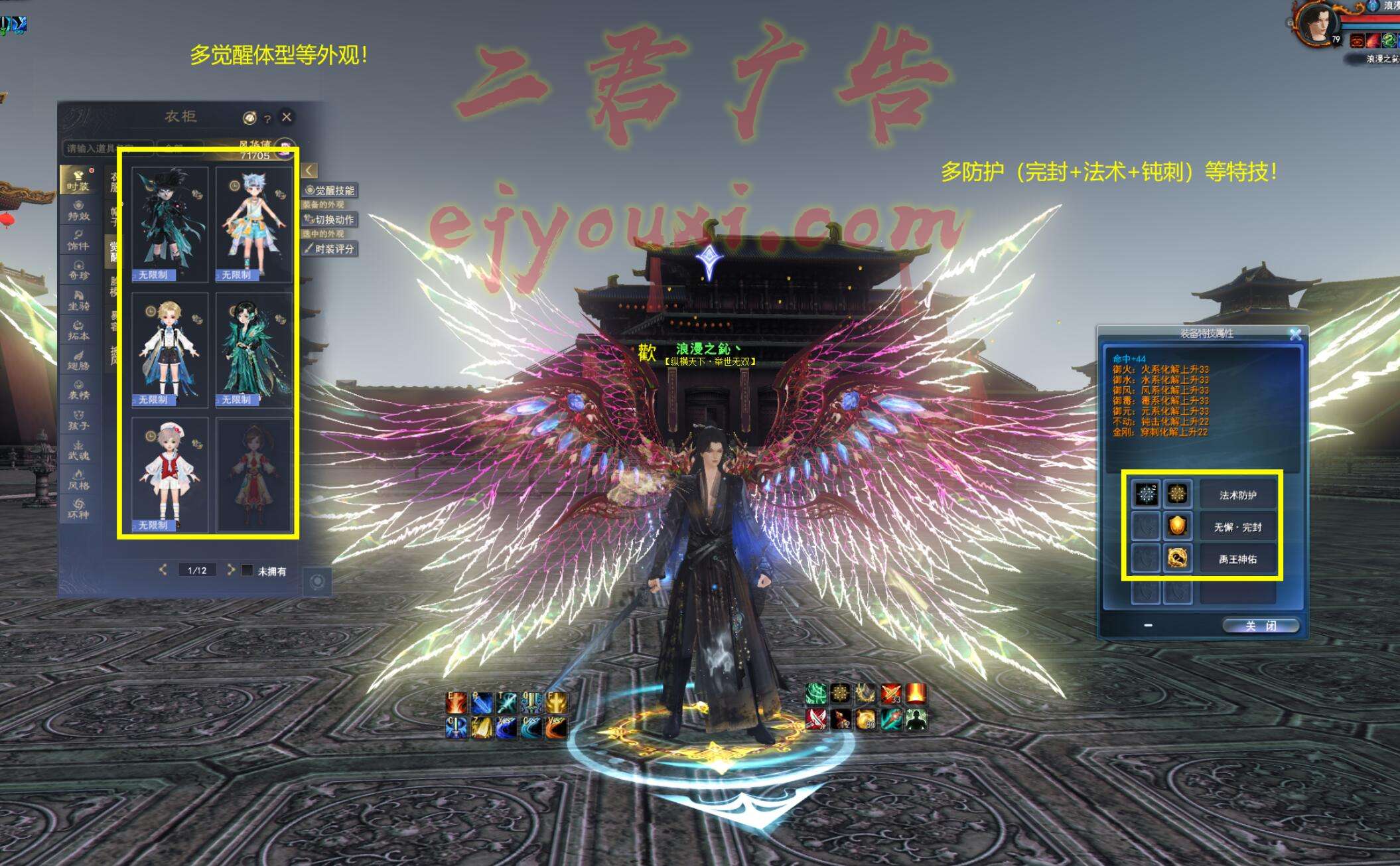Activate the 切换动作 button
This screenshot has height=866, width=1400.
(x=330, y=220)
